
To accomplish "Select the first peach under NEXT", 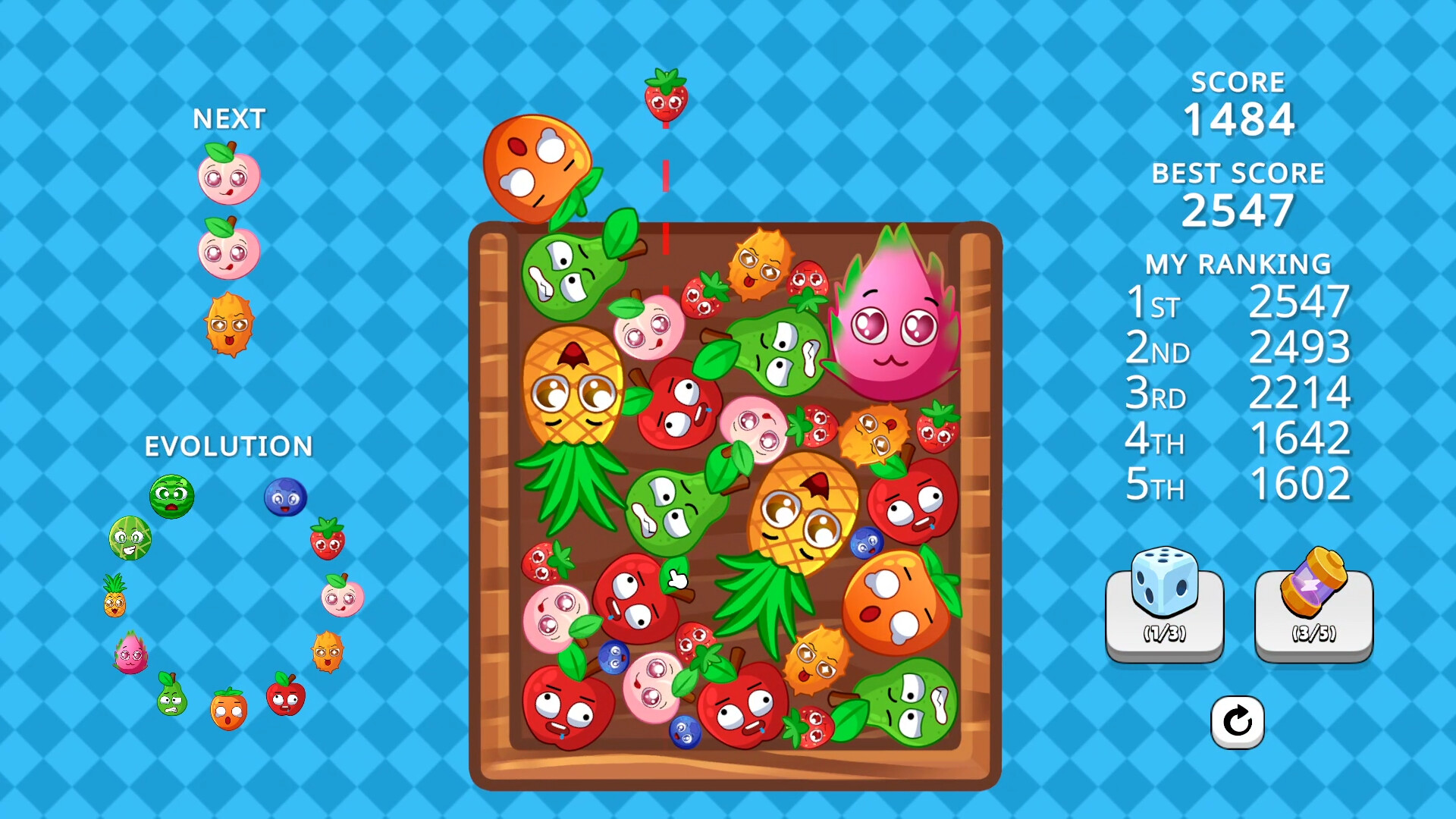I will 229,175.
